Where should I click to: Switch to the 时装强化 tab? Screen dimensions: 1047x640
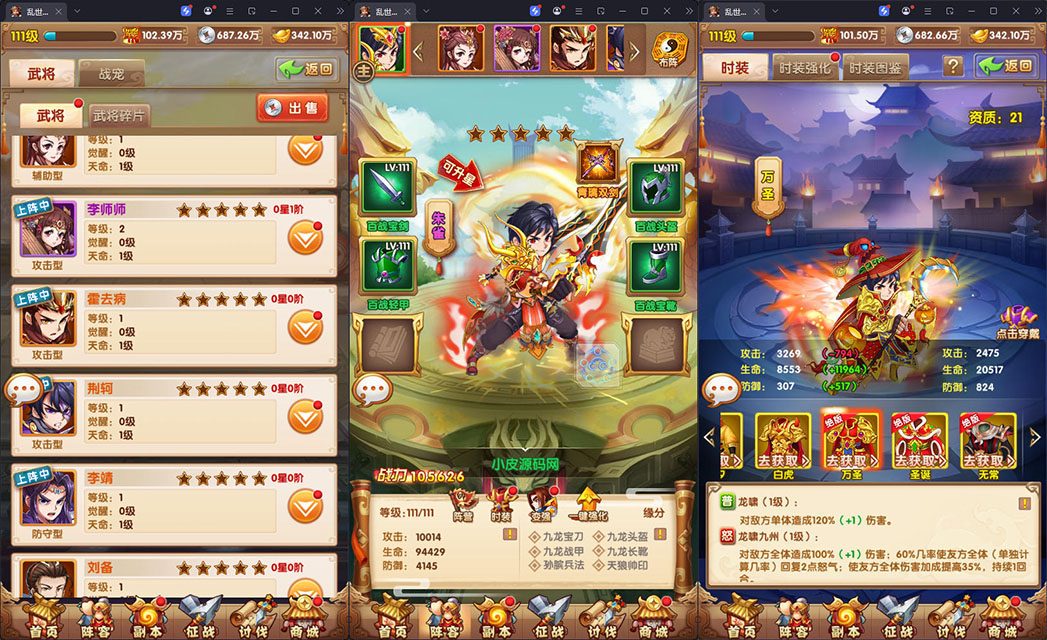pyautogui.click(x=805, y=68)
